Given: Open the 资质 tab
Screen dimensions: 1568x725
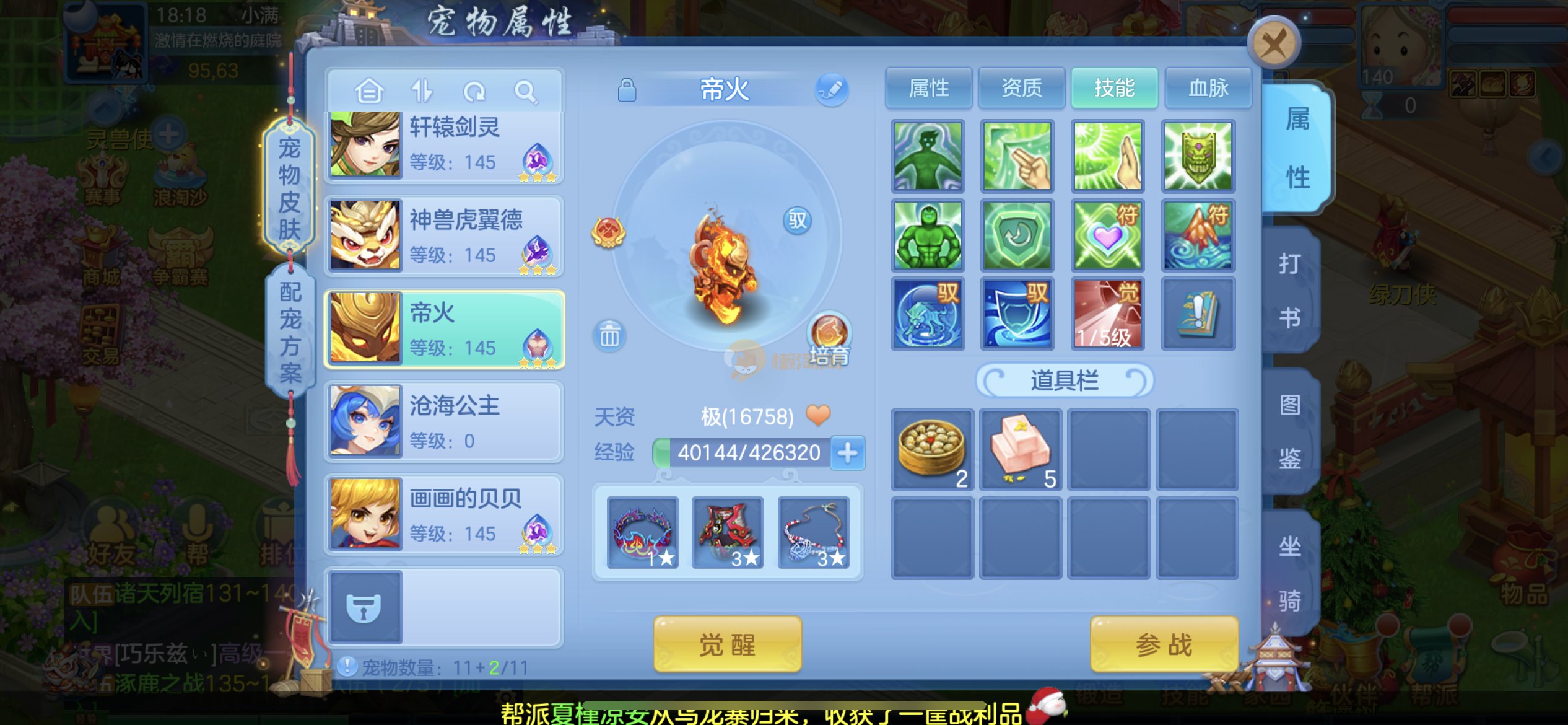Looking at the screenshot, I should (x=1021, y=88).
